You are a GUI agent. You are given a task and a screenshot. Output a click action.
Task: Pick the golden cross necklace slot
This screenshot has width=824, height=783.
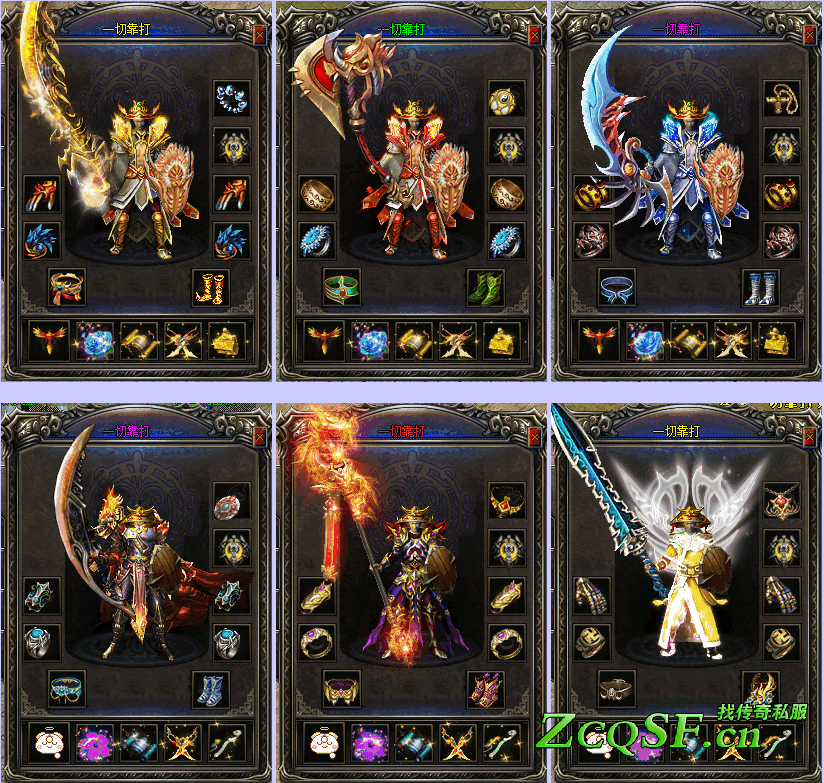pyautogui.click(x=782, y=100)
